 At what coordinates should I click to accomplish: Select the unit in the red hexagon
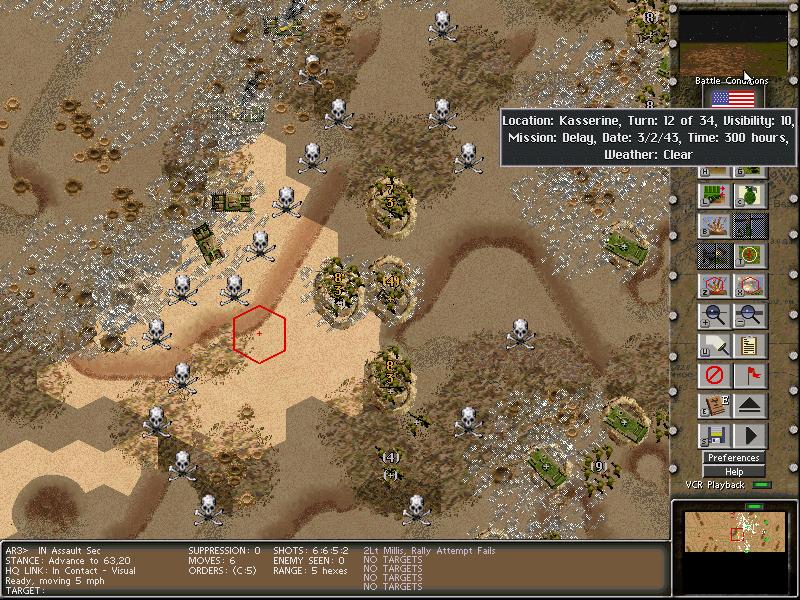[x=260, y=333]
